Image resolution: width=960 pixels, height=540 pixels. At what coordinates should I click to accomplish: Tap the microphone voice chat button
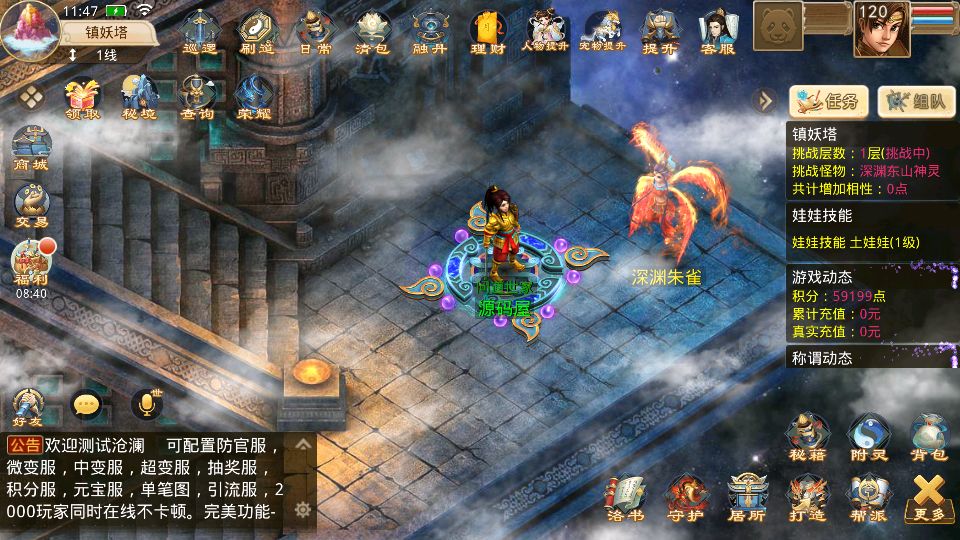(x=146, y=404)
